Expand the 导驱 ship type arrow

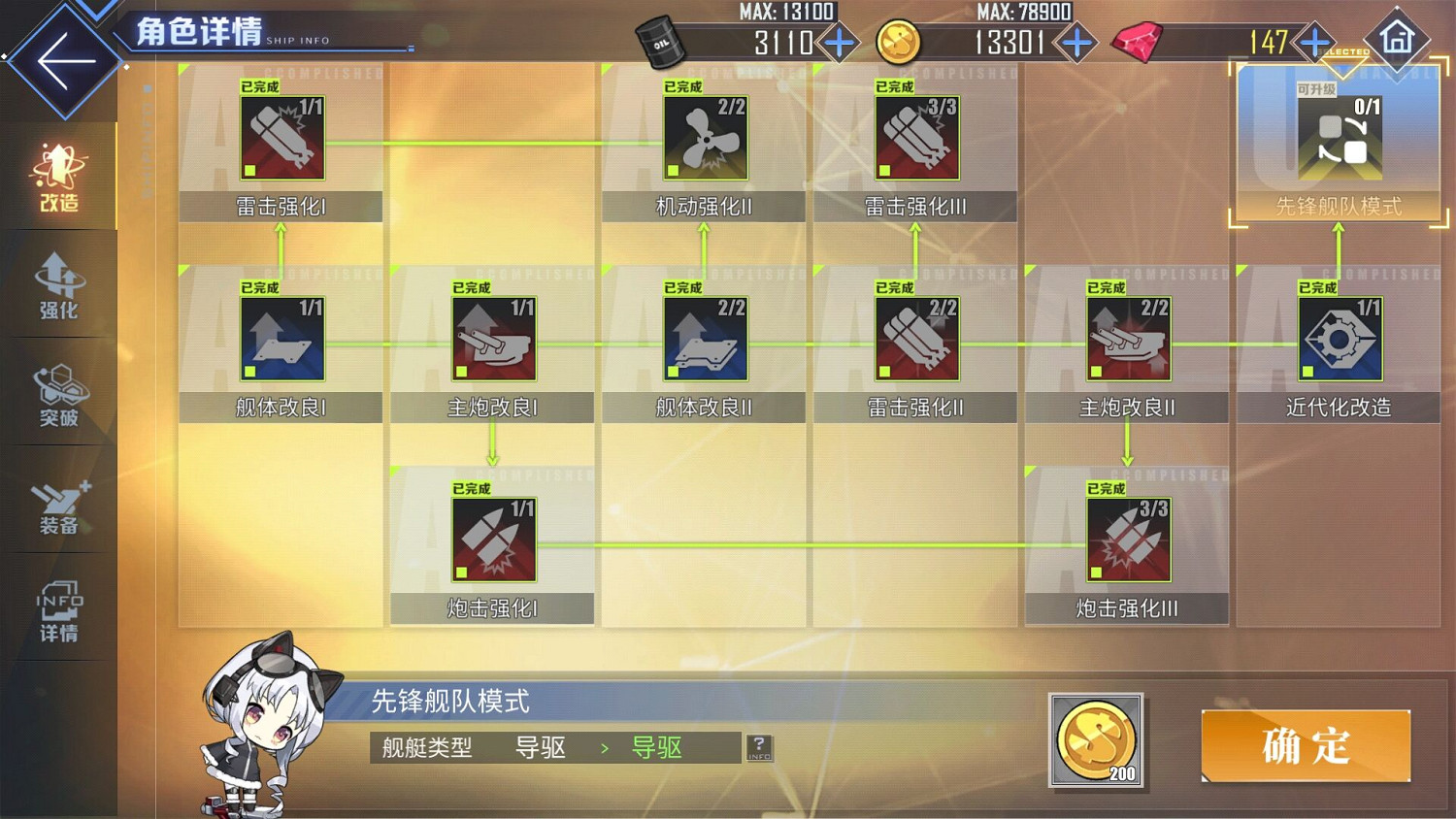tap(606, 747)
